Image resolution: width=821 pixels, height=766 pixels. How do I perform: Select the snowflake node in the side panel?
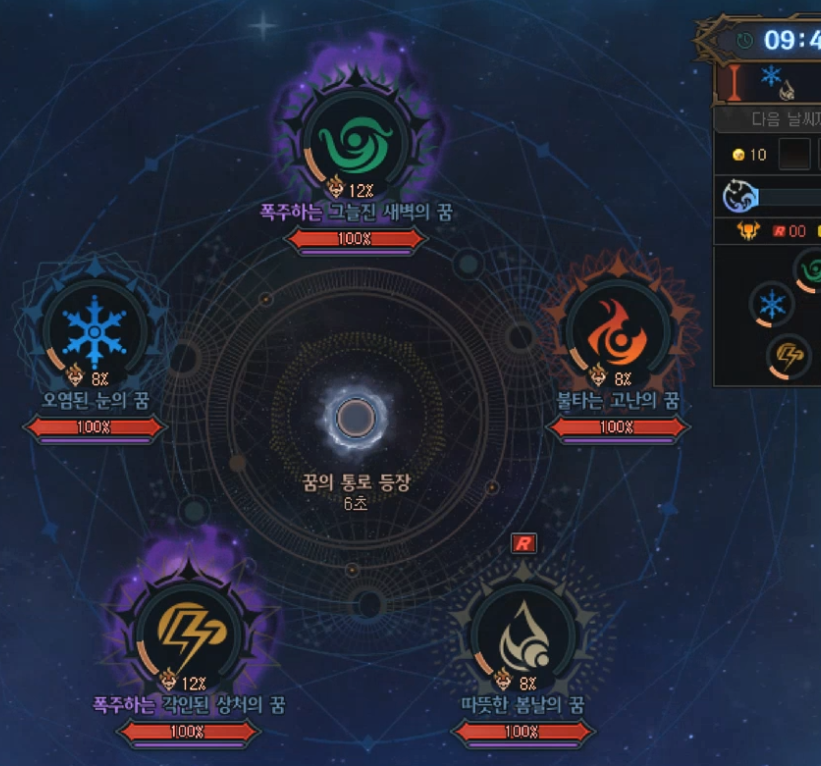771,304
